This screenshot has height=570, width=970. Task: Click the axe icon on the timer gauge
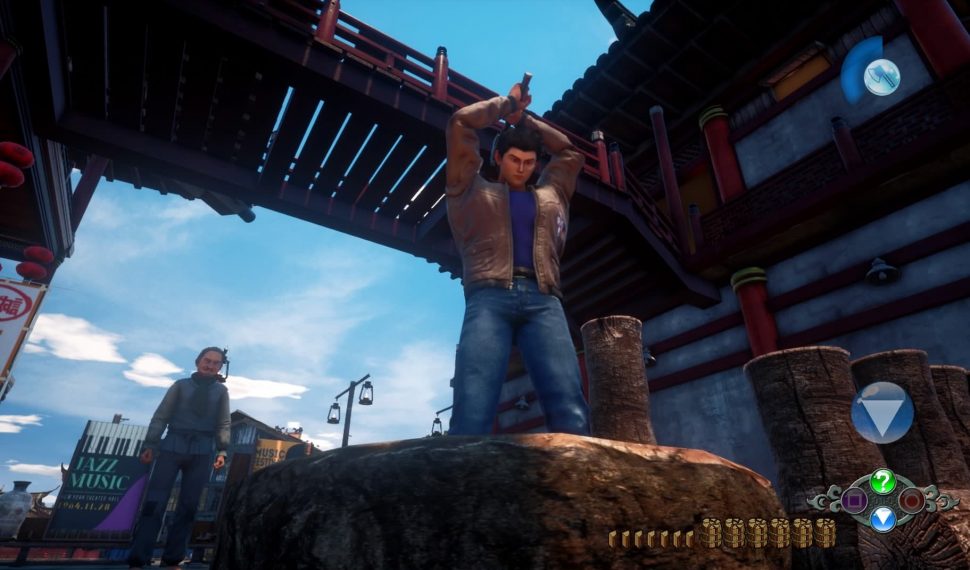tap(881, 77)
